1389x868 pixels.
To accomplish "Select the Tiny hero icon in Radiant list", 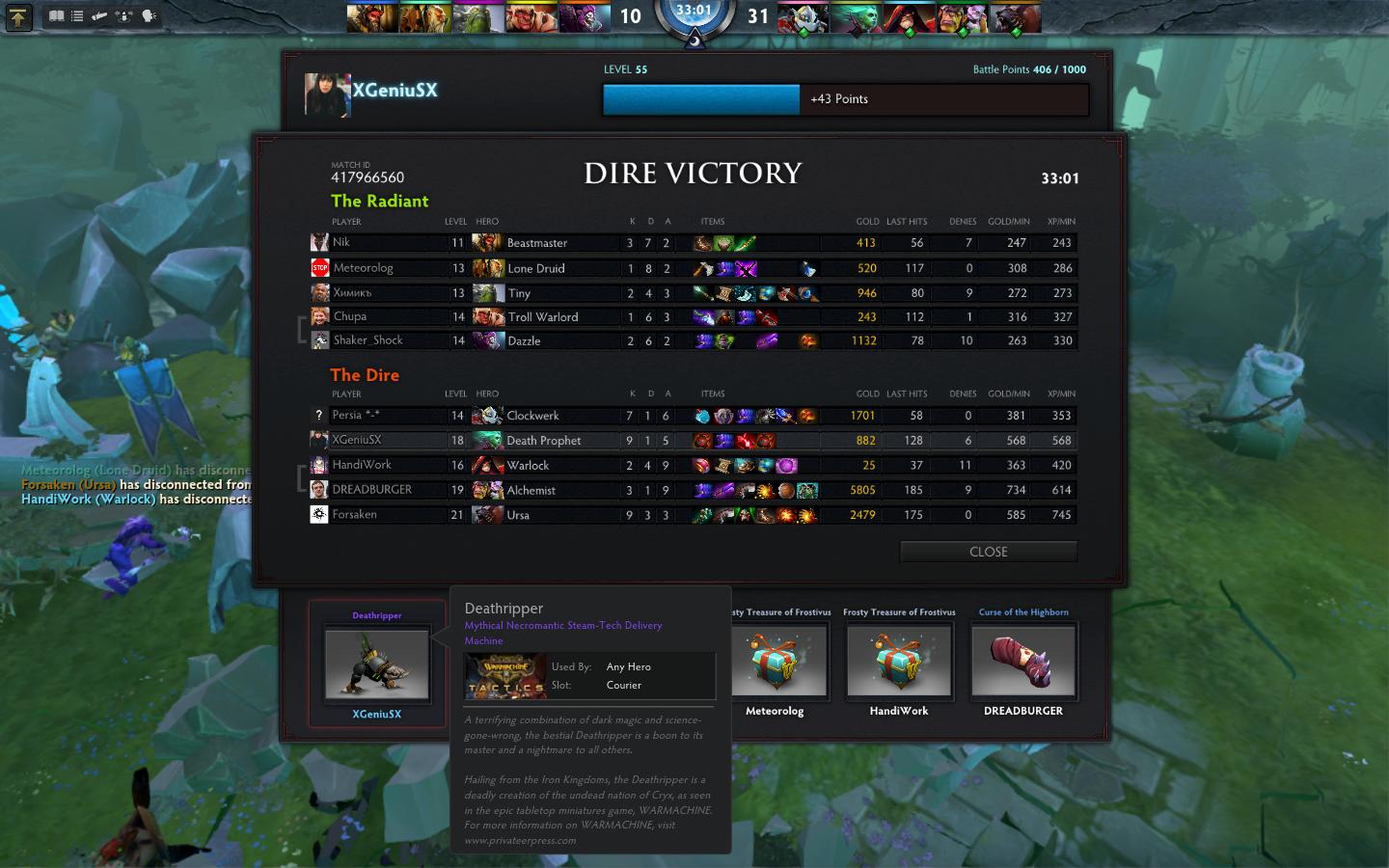I will (x=487, y=293).
